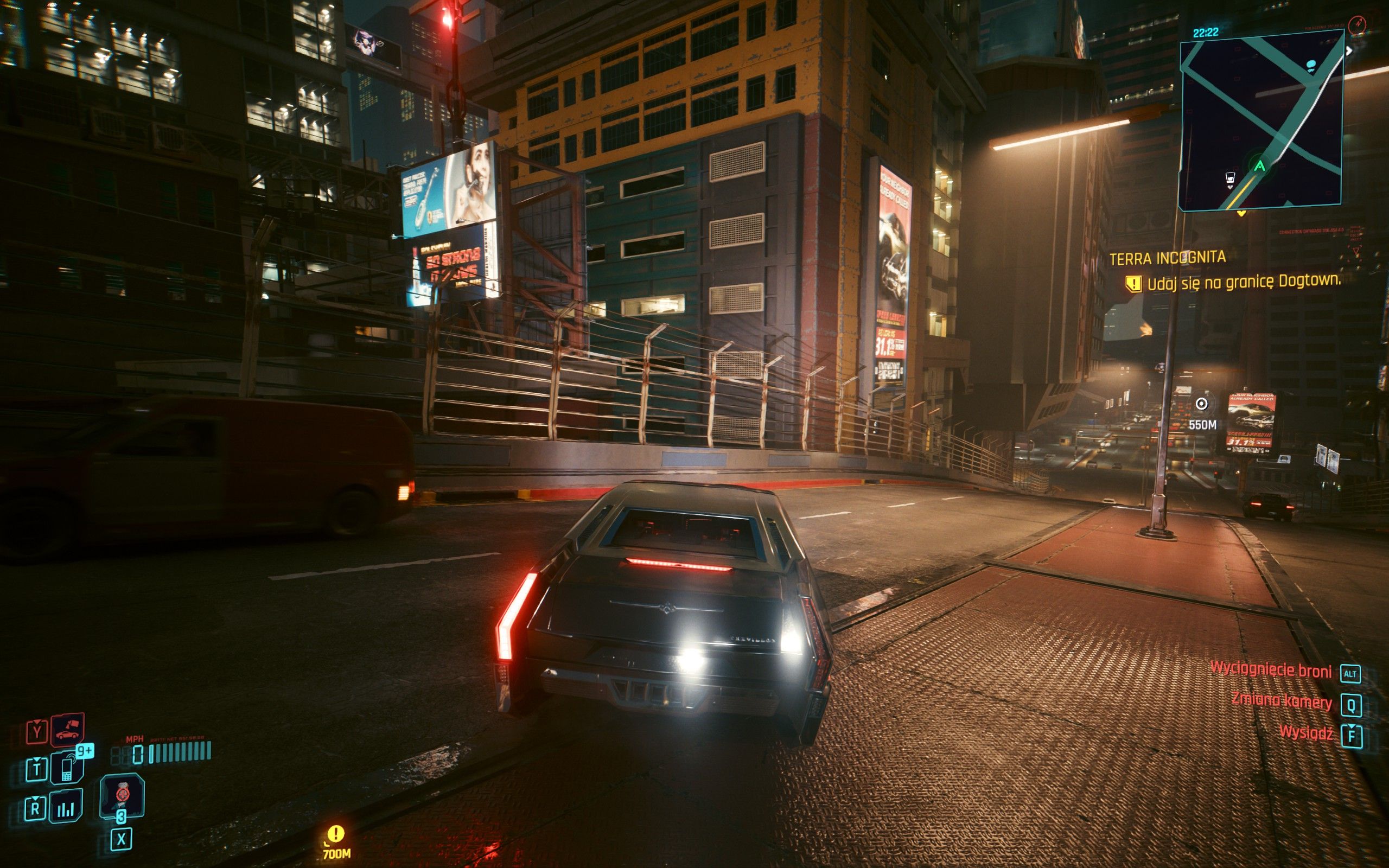Click the red compass icon above the minimap
Image resolution: width=1389 pixels, height=868 pixels.
[x=1358, y=24]
